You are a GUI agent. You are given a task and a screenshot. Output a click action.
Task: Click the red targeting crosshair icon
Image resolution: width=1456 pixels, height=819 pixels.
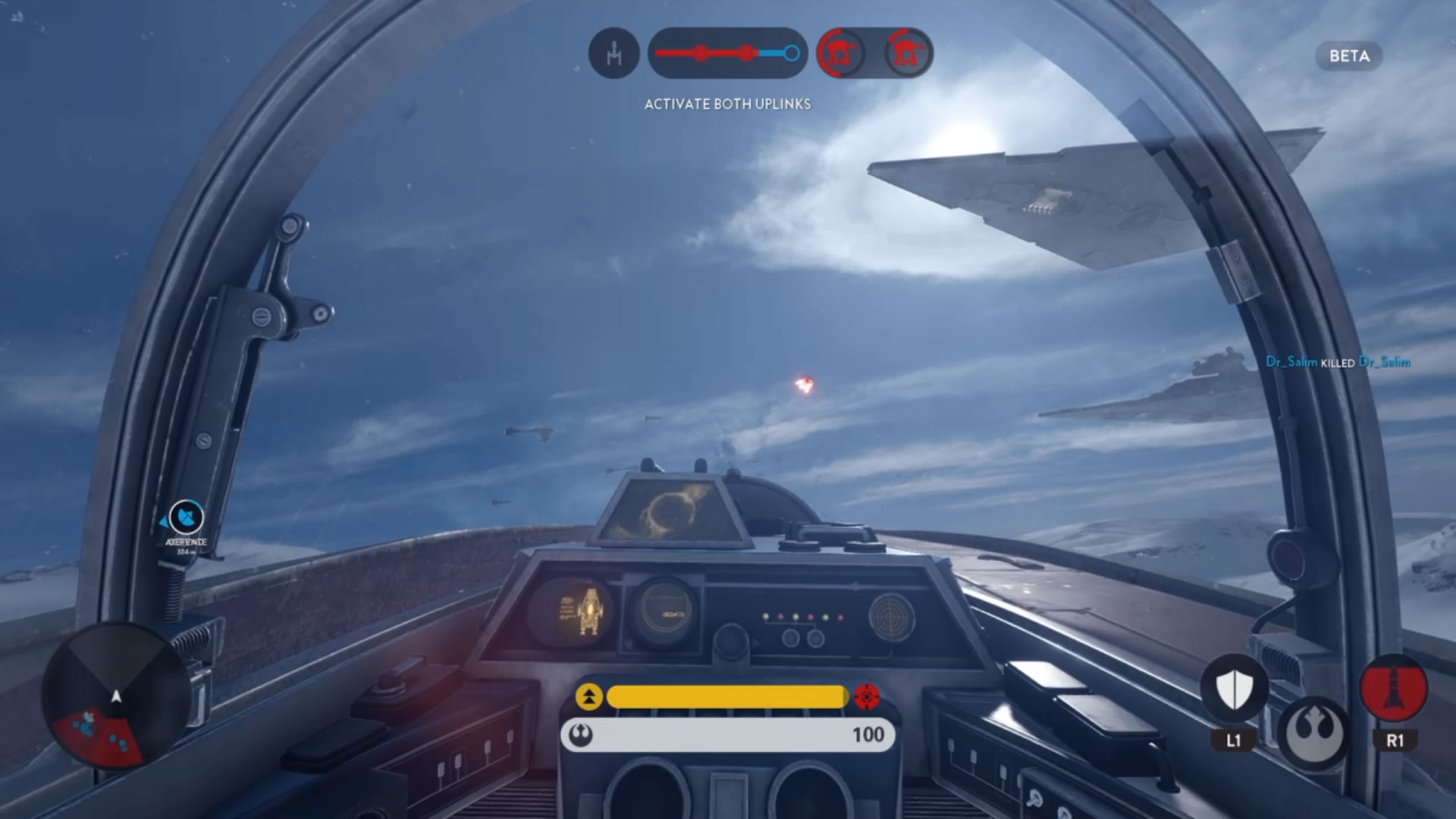click(x=867, y=696)
